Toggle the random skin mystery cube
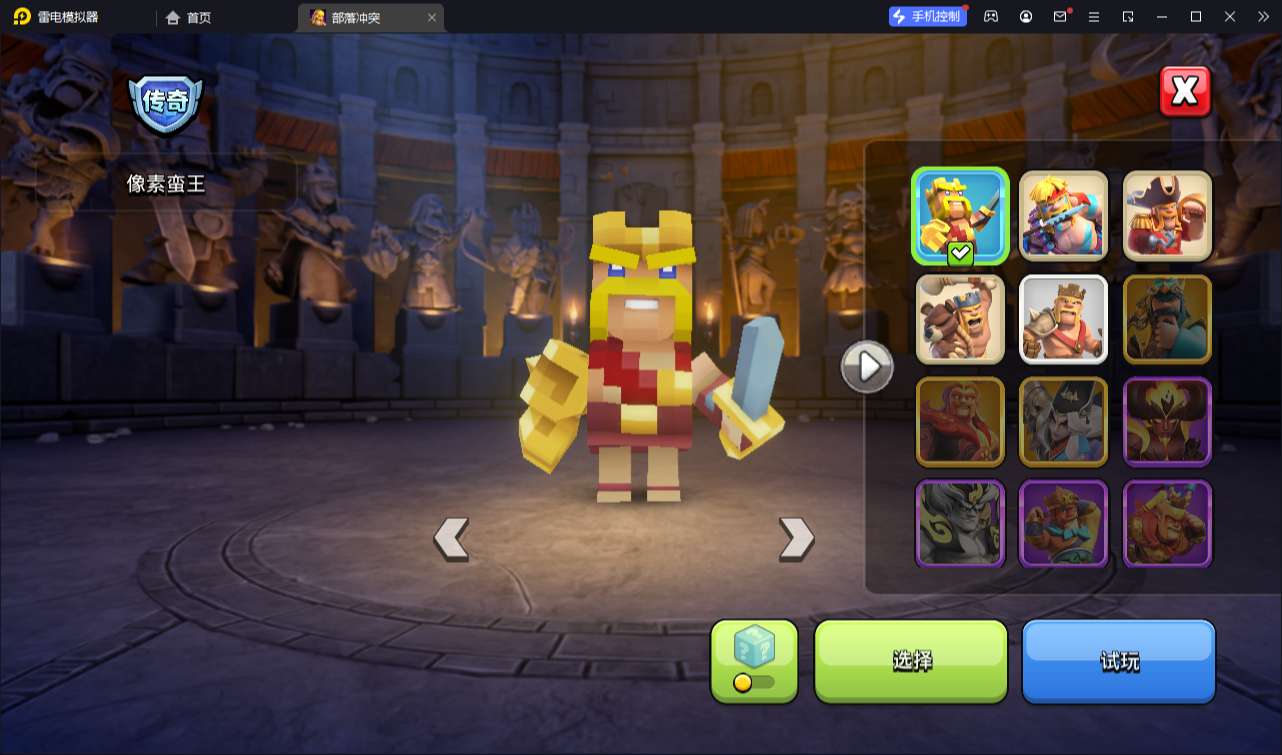Image resolution: width=1282 pixels, height=755 pixels. point(754,660)
